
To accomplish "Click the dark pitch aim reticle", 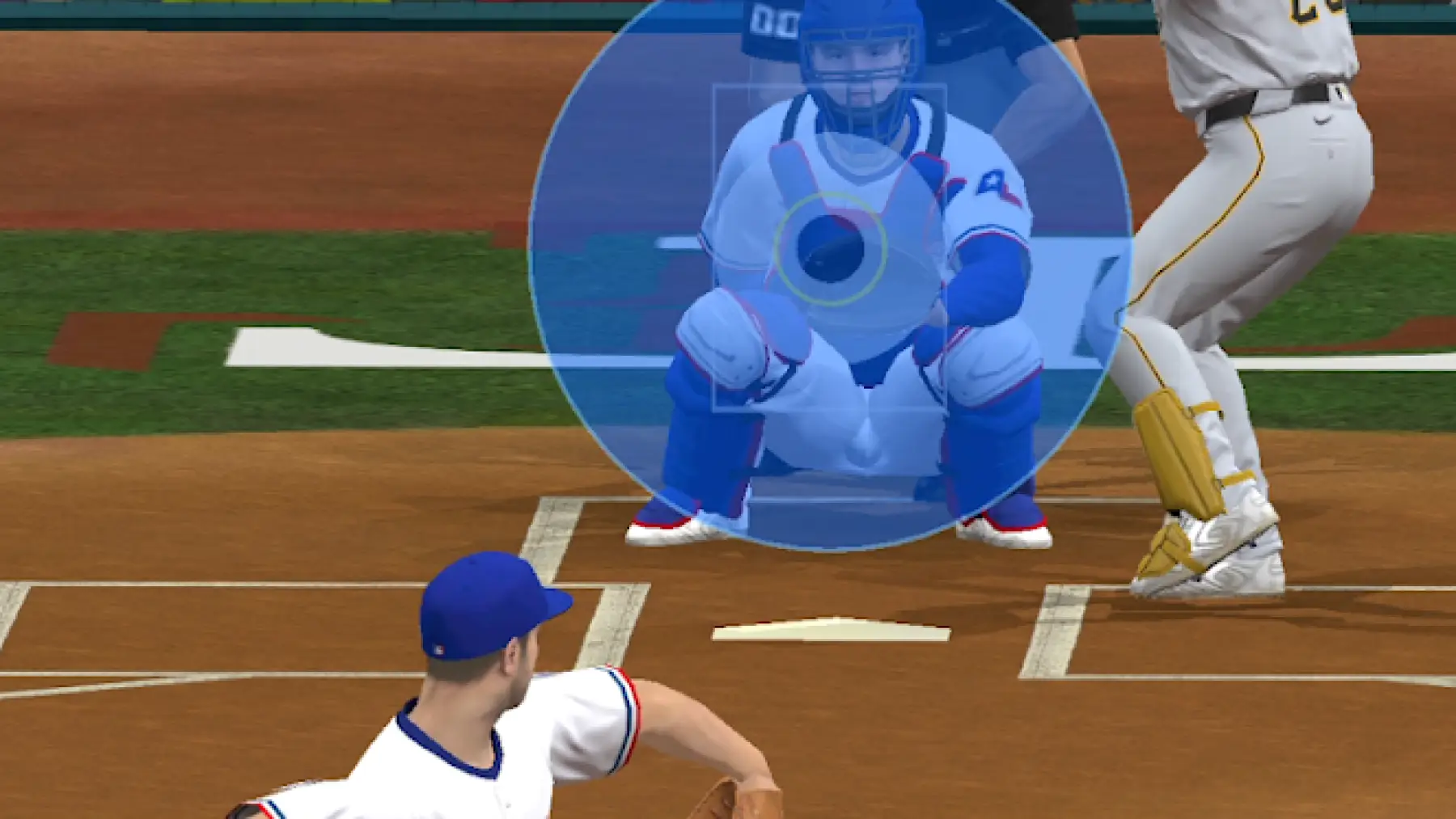I will click(x=830, y=249).
